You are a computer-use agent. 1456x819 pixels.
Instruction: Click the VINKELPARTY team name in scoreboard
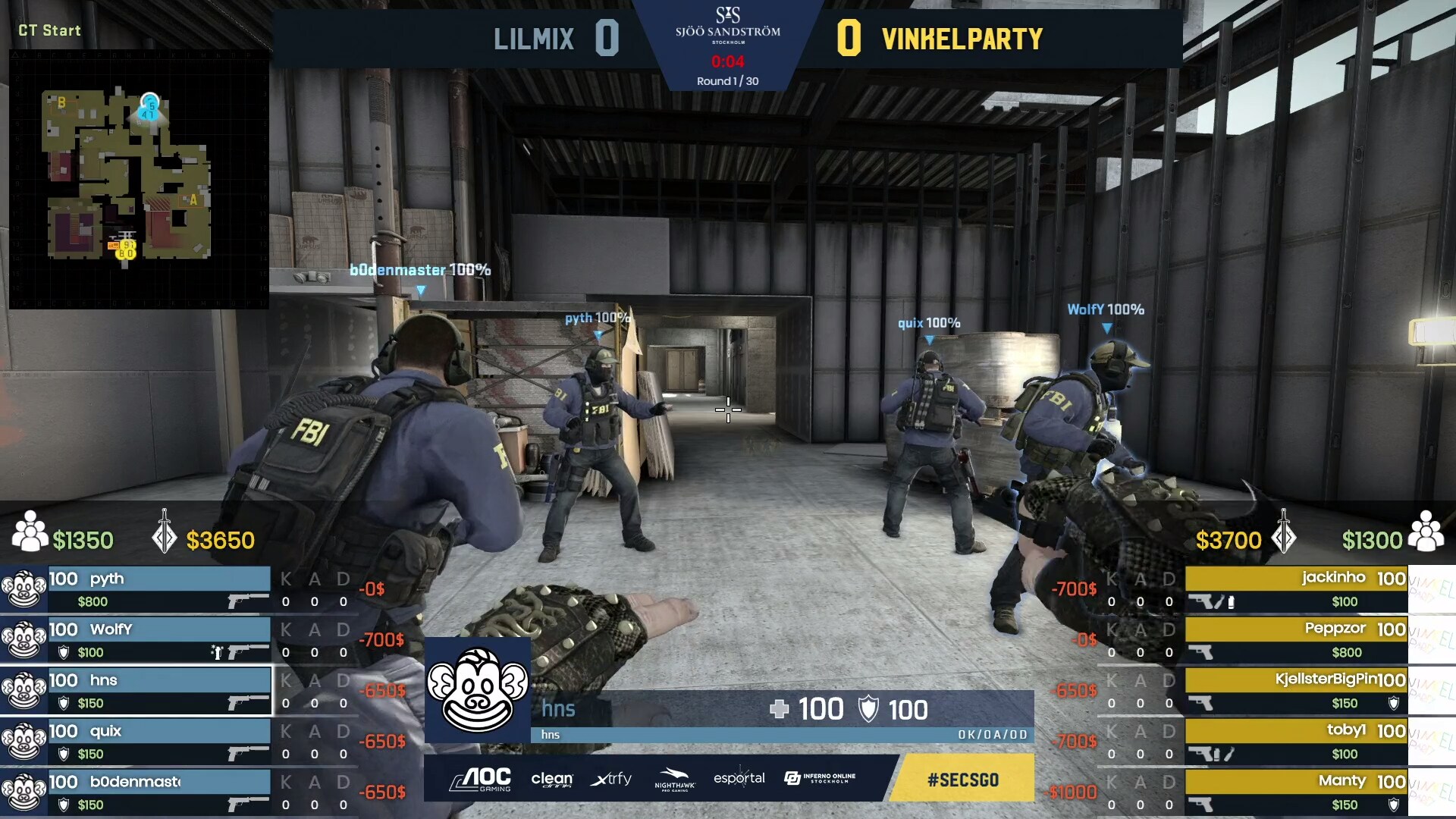[962, 39]
